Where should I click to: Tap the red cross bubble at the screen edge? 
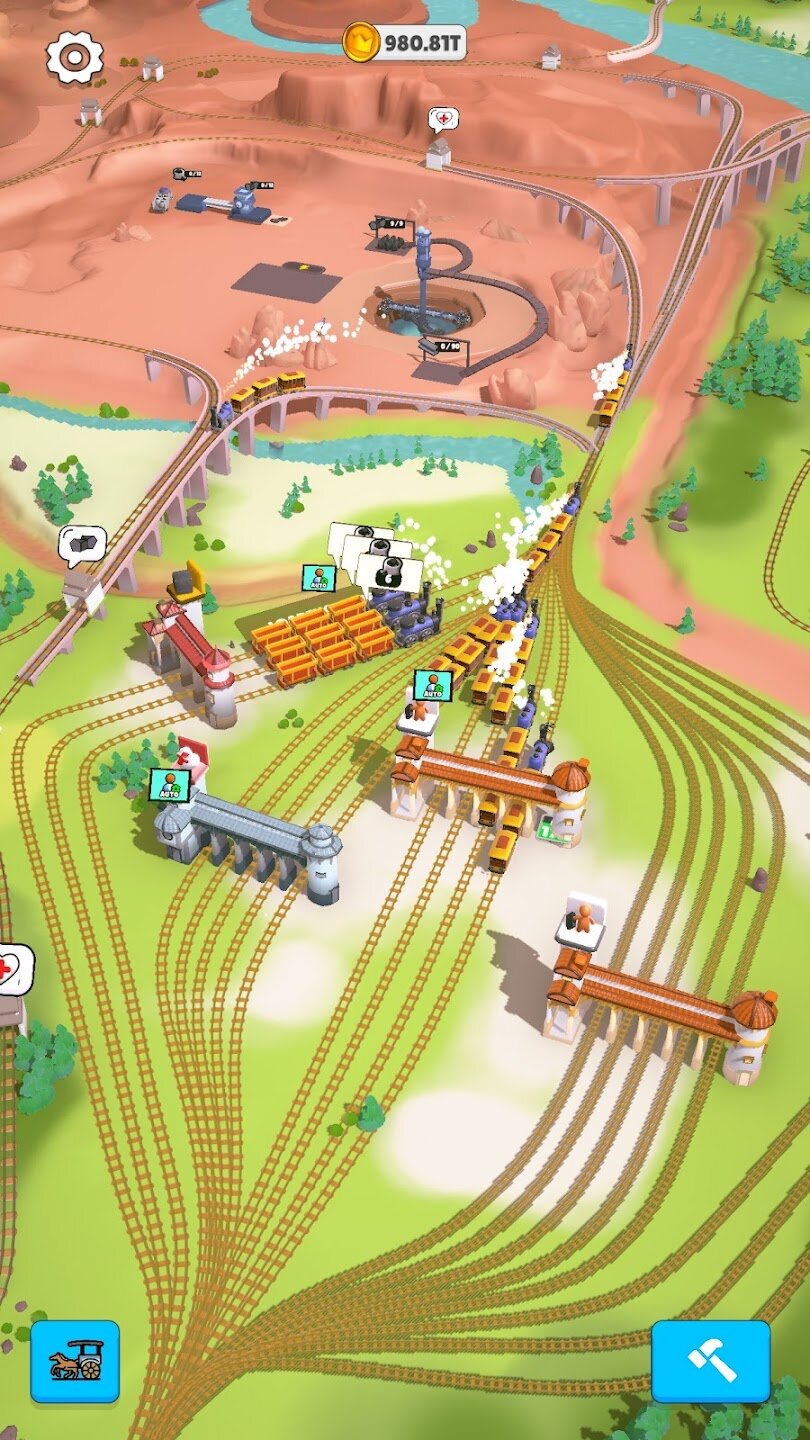(x=14, y=968)
